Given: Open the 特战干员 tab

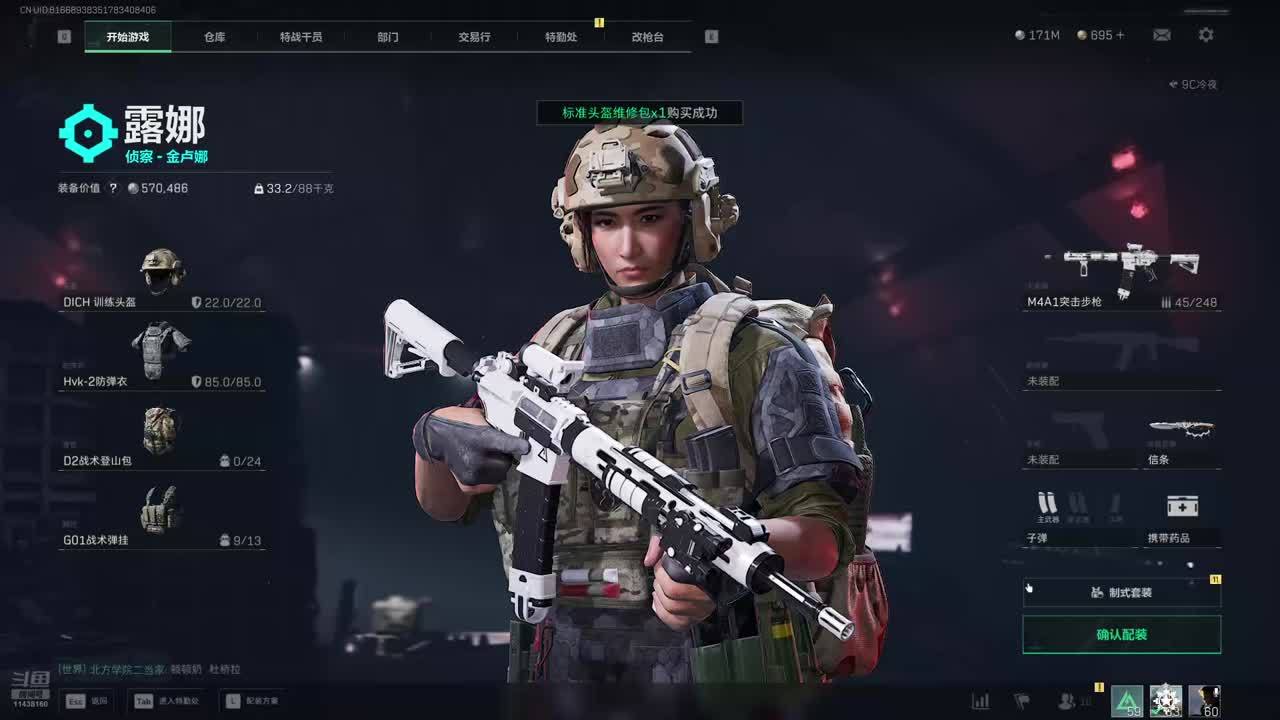Looking at the screenshot, I should pyautogui.click(x=301, y=37).
